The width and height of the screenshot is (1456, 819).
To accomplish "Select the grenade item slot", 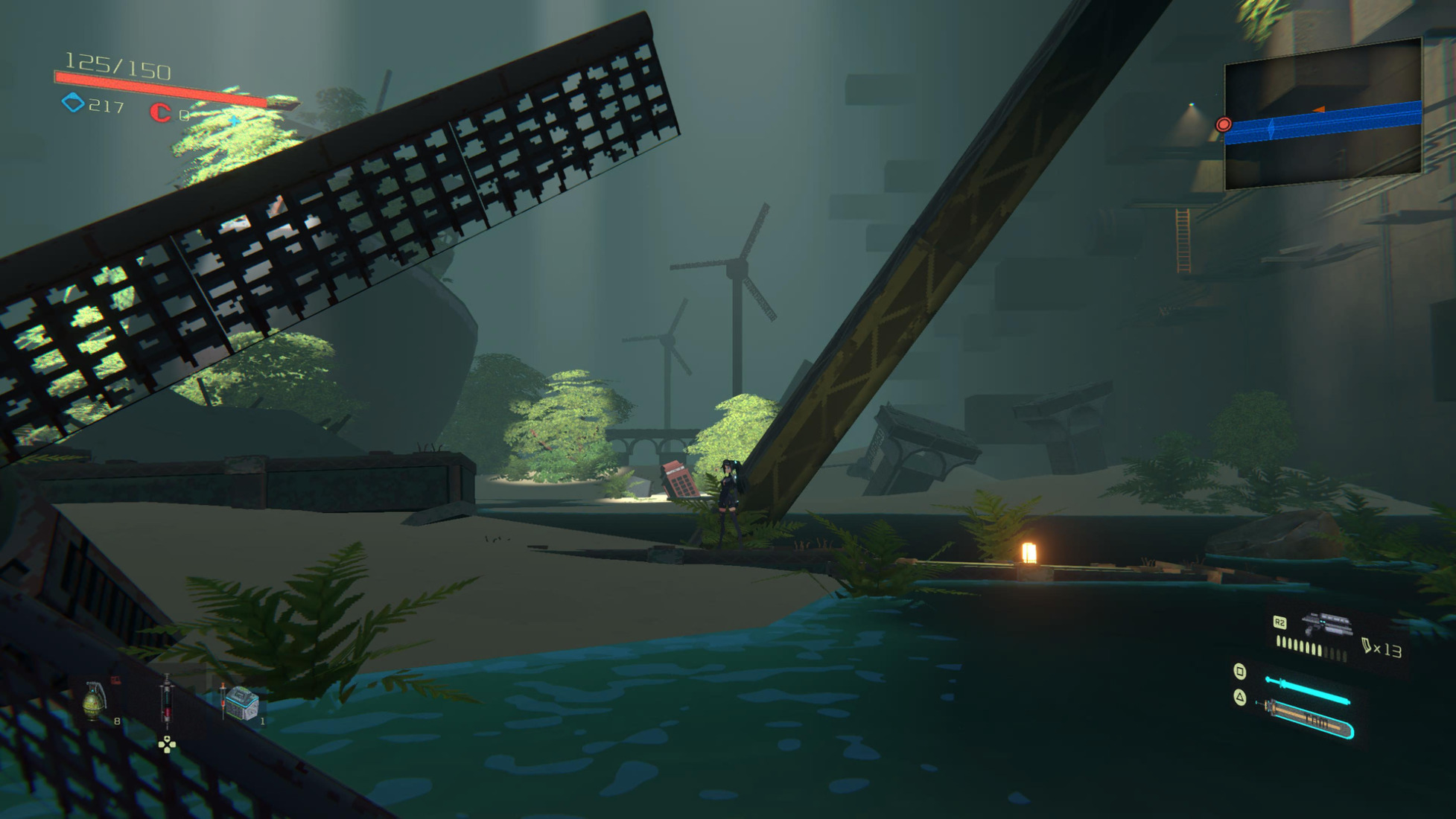I will click(x=95, y=701).
